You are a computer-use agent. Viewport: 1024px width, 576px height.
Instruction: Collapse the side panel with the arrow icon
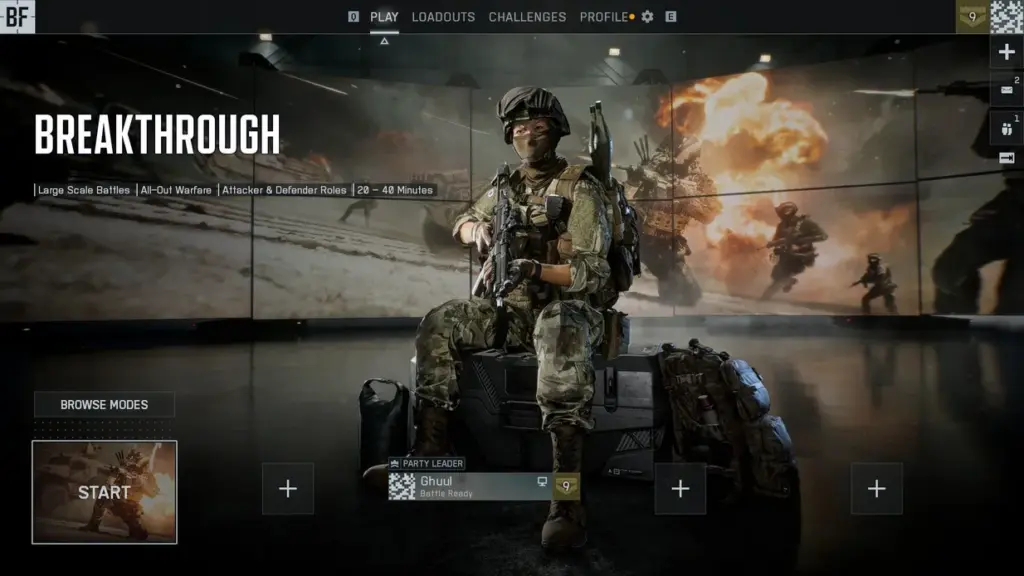1006,158
